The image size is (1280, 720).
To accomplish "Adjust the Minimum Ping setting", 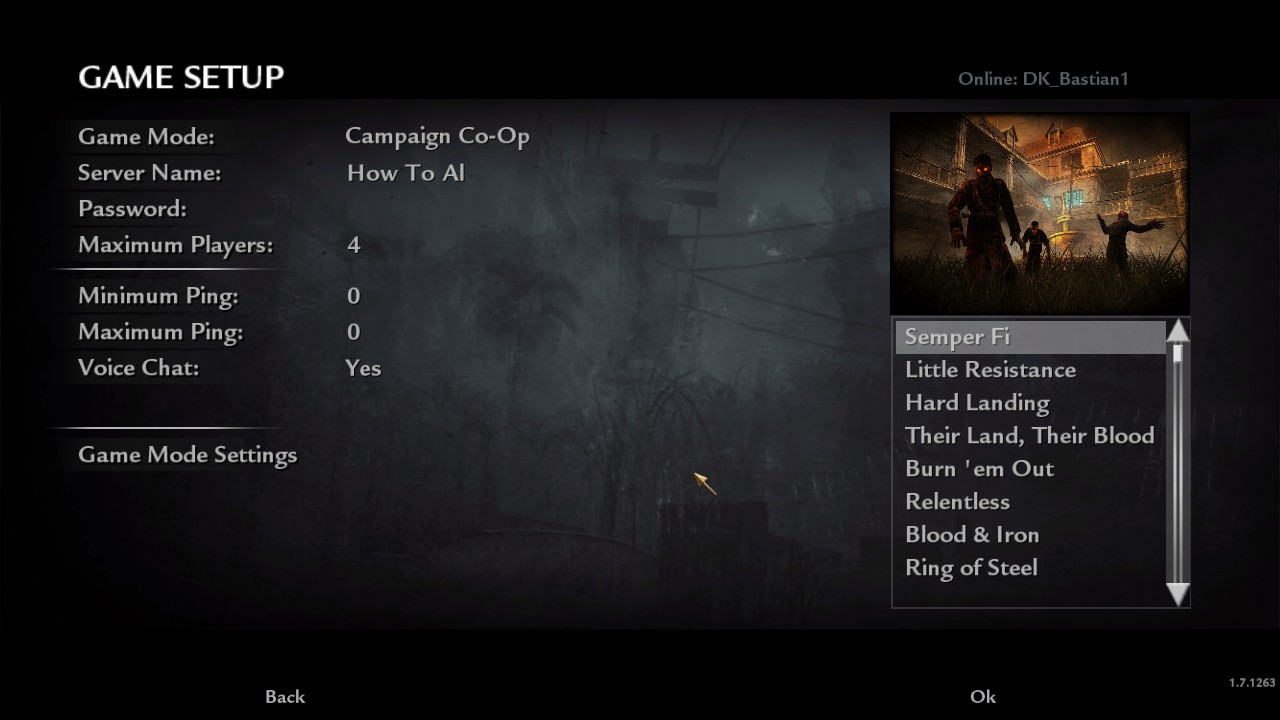I will tap(353, 296).
